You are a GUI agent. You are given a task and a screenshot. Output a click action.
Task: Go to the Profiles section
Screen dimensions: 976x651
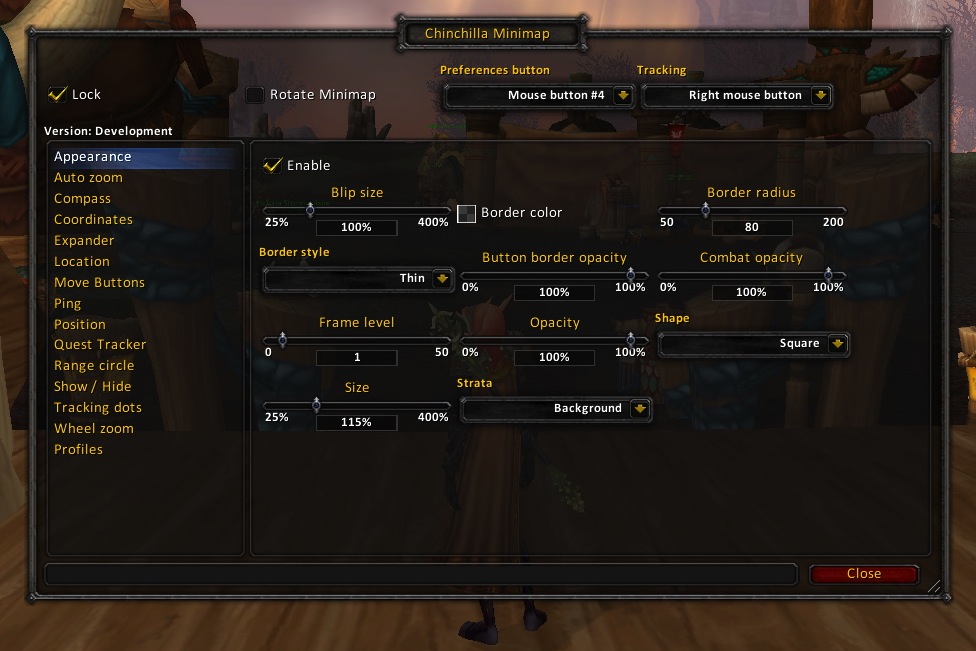(x=78, y=450)
